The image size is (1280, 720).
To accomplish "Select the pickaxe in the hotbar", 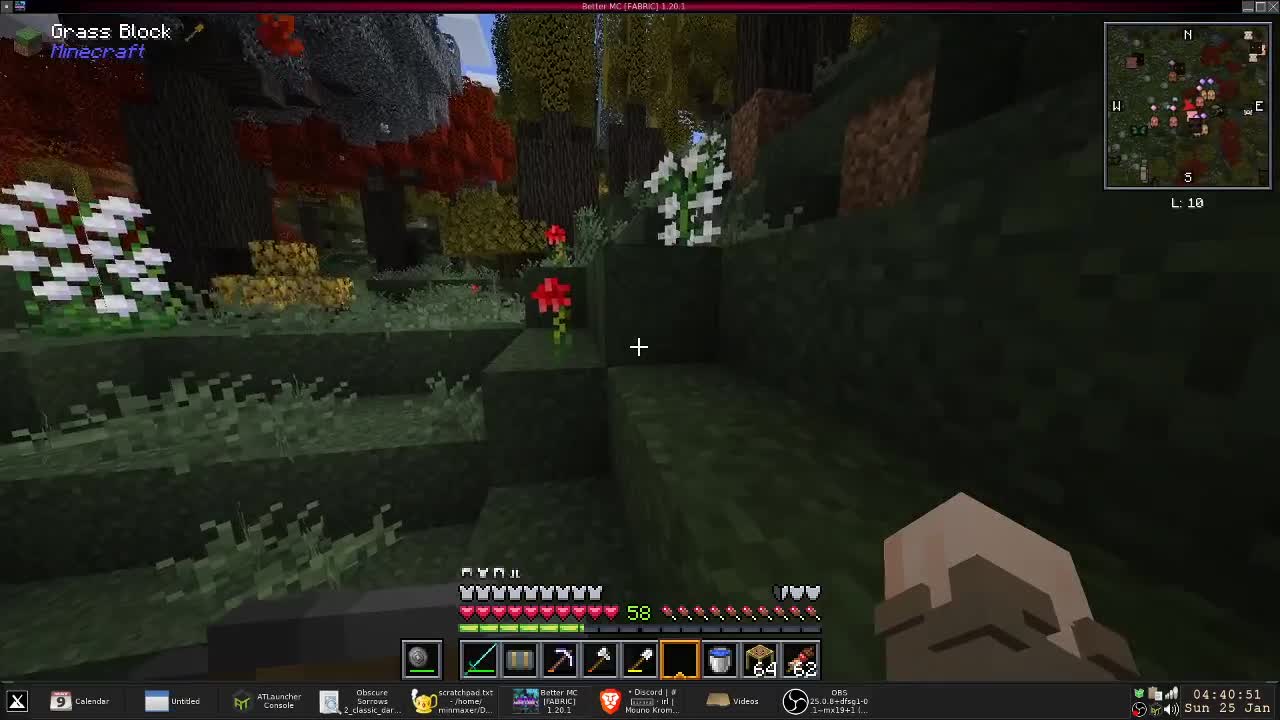I will pos(561,658).
